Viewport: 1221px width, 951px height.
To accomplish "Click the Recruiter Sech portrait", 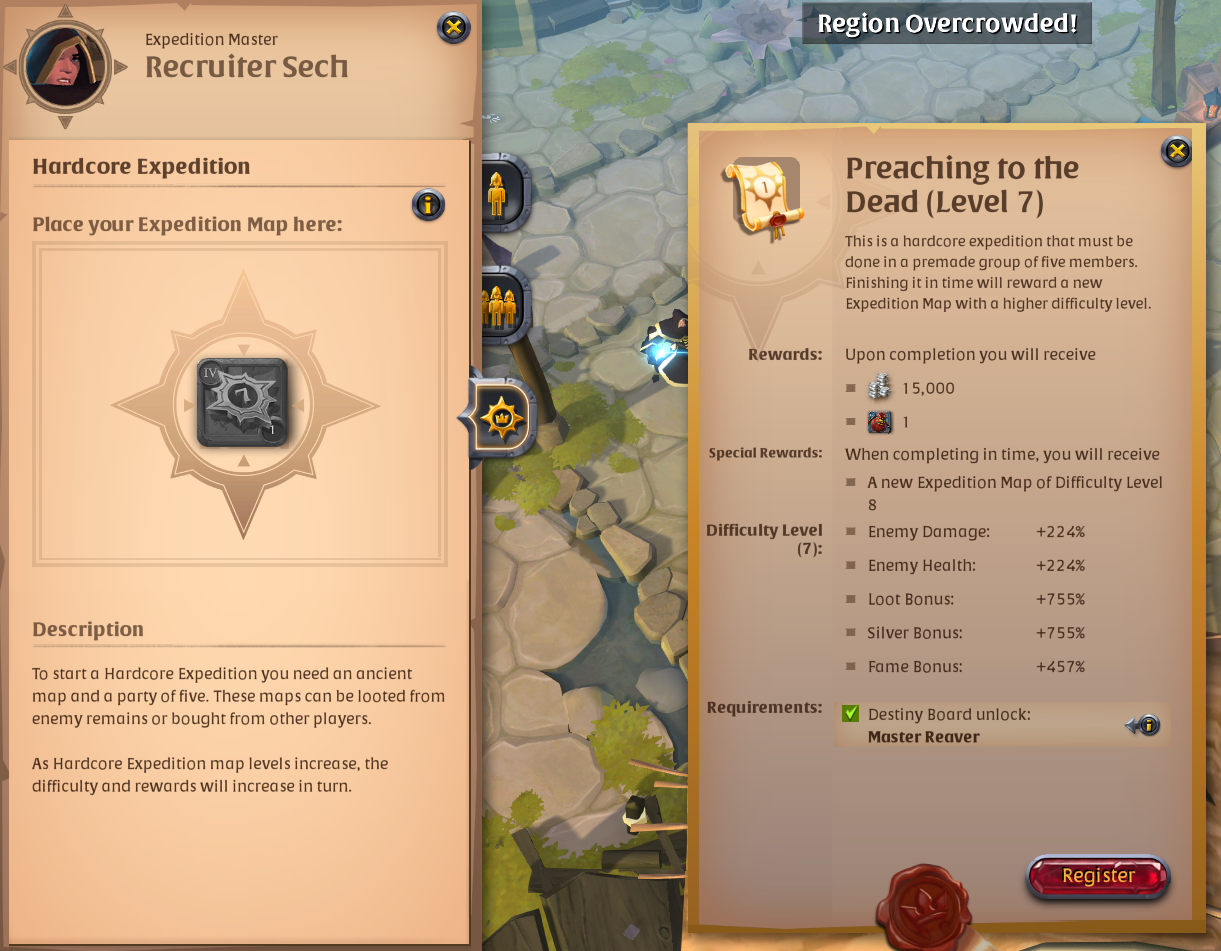I will (65, 66).
